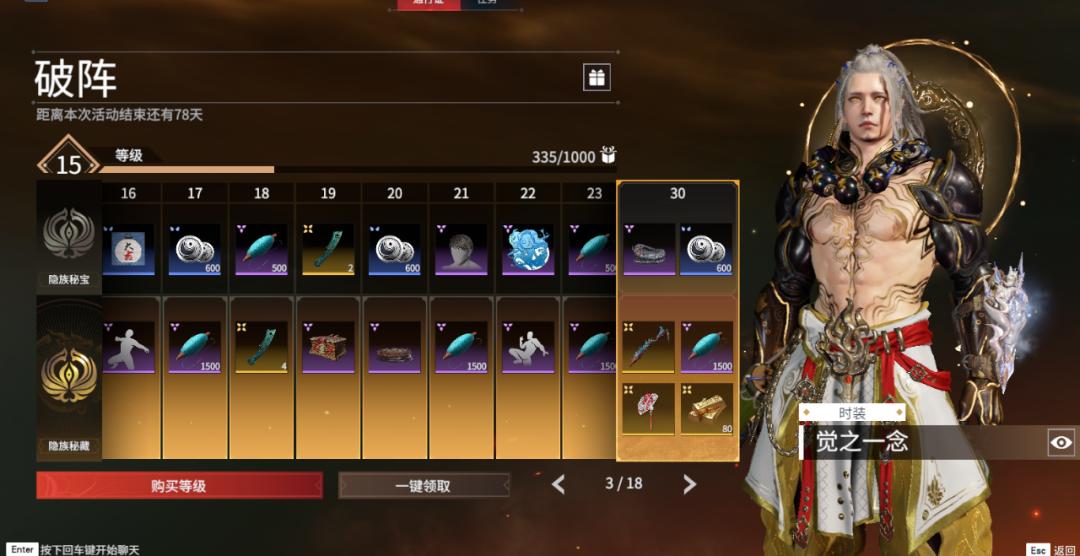This screenshot has height=556, width=1080.
Task: Pick the level 30 red fan reward
Action: [647, 408]
